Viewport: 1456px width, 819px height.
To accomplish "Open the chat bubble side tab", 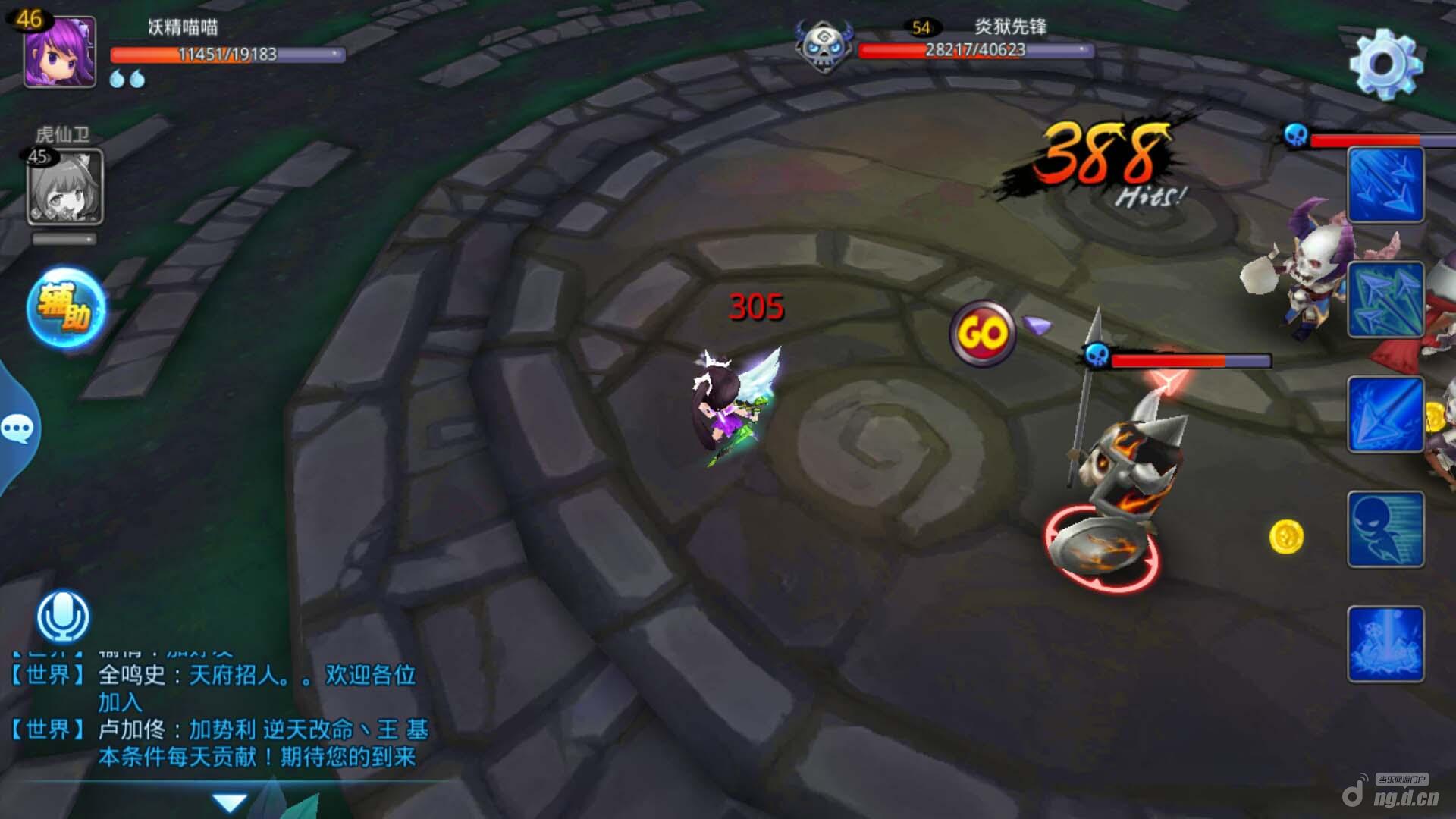I will (17, 429).
